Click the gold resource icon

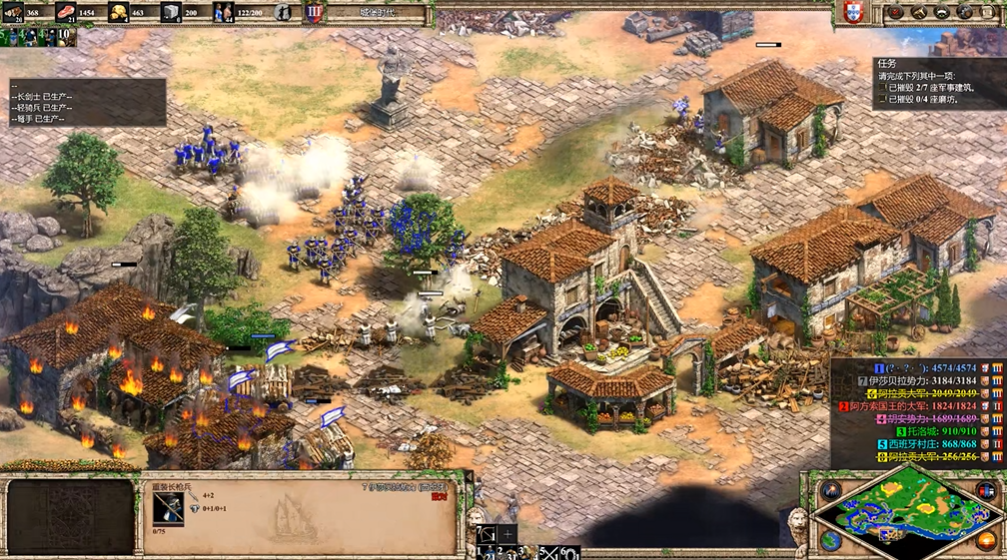coord(118,13)
